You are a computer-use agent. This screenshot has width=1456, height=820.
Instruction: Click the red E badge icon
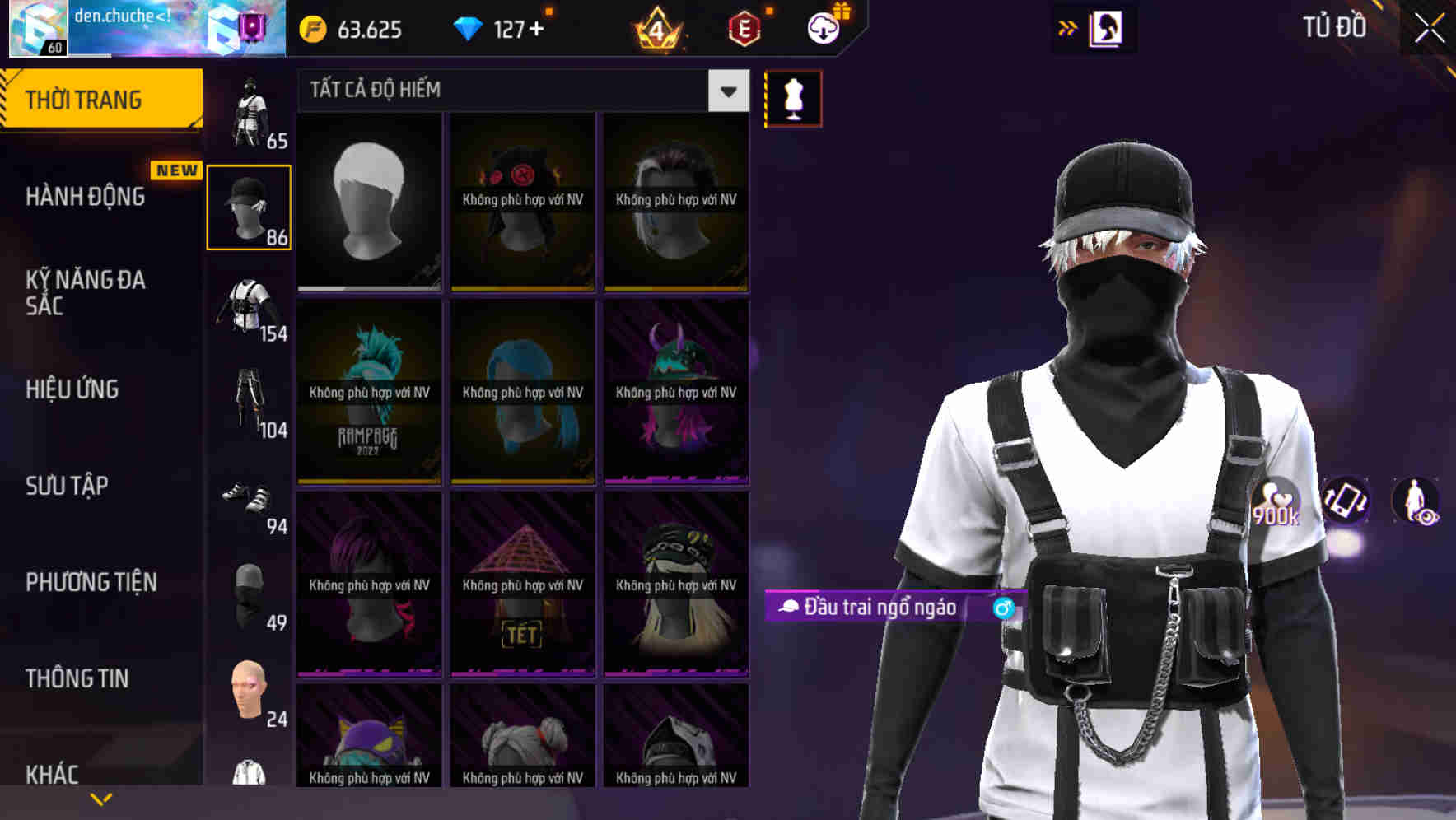click(x=744, y=28)
